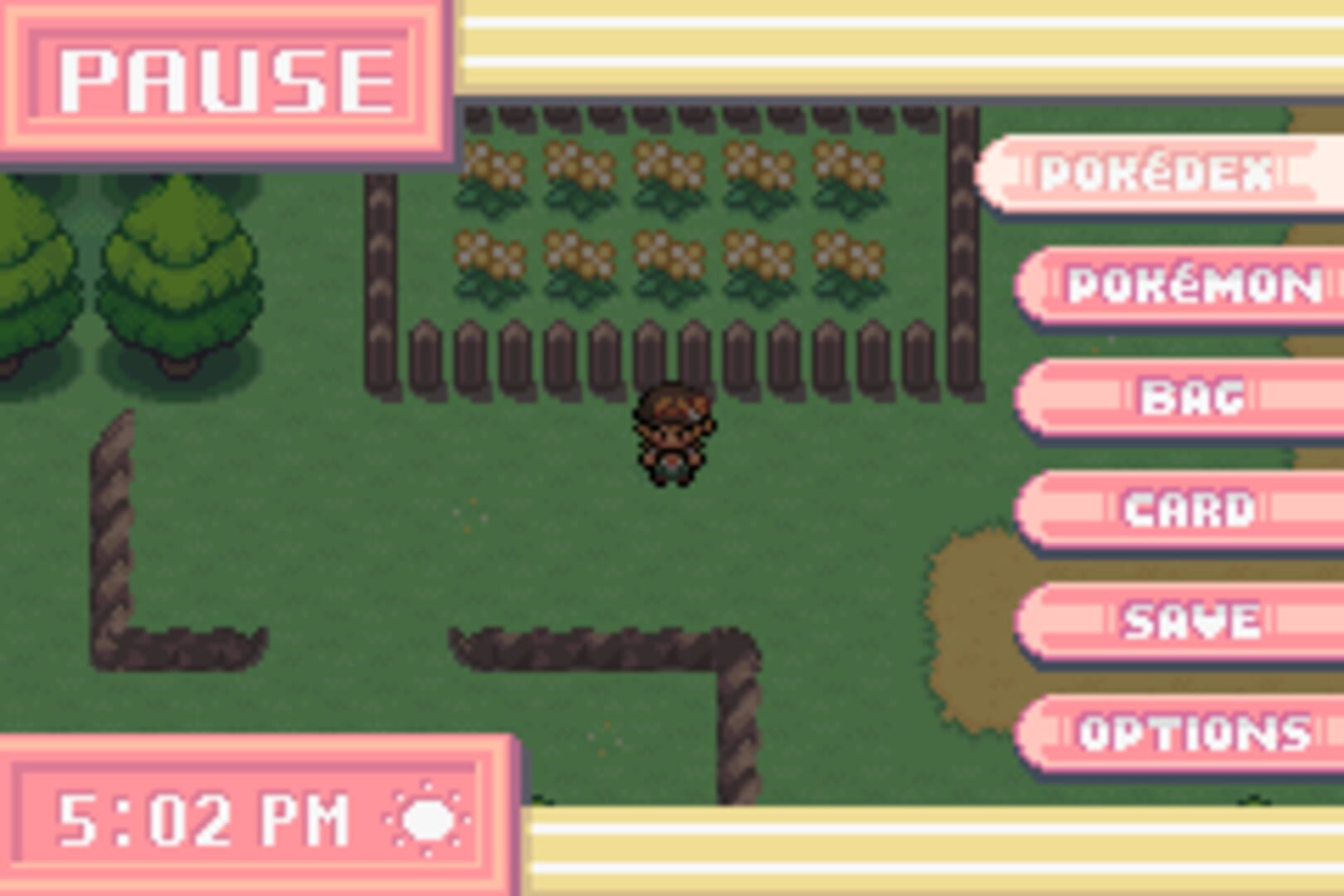1344x896 pixels.
Task: Click the horizontal dirt path below the player
Action: (x=597, y=647)
